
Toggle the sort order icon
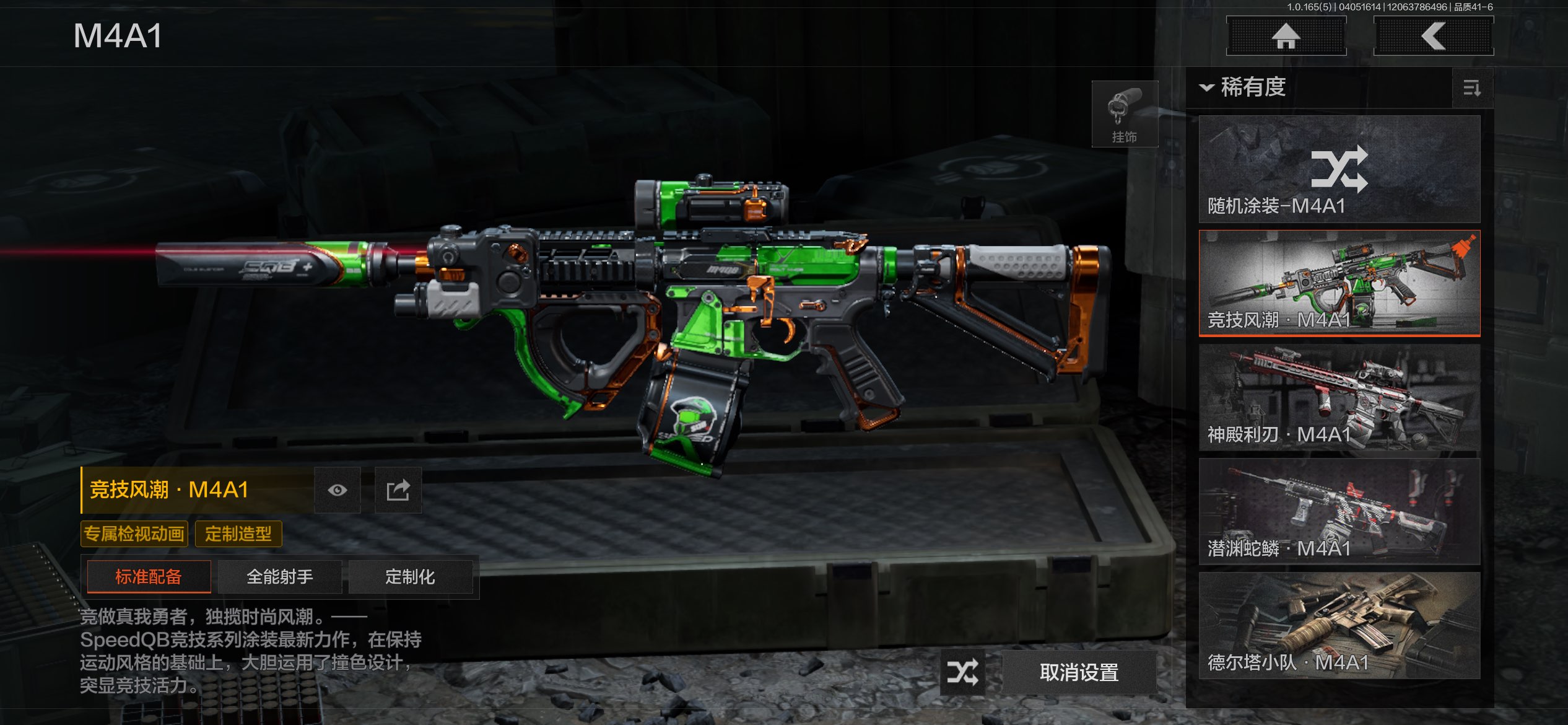tap(1471, 88)
